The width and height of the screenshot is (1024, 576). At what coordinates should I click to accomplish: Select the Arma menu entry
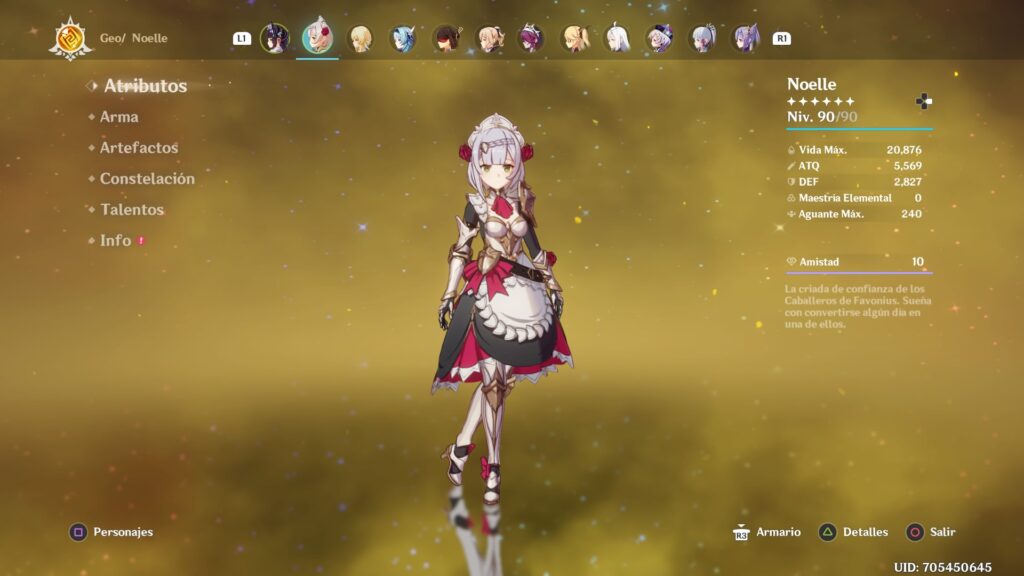click(119, 117)
